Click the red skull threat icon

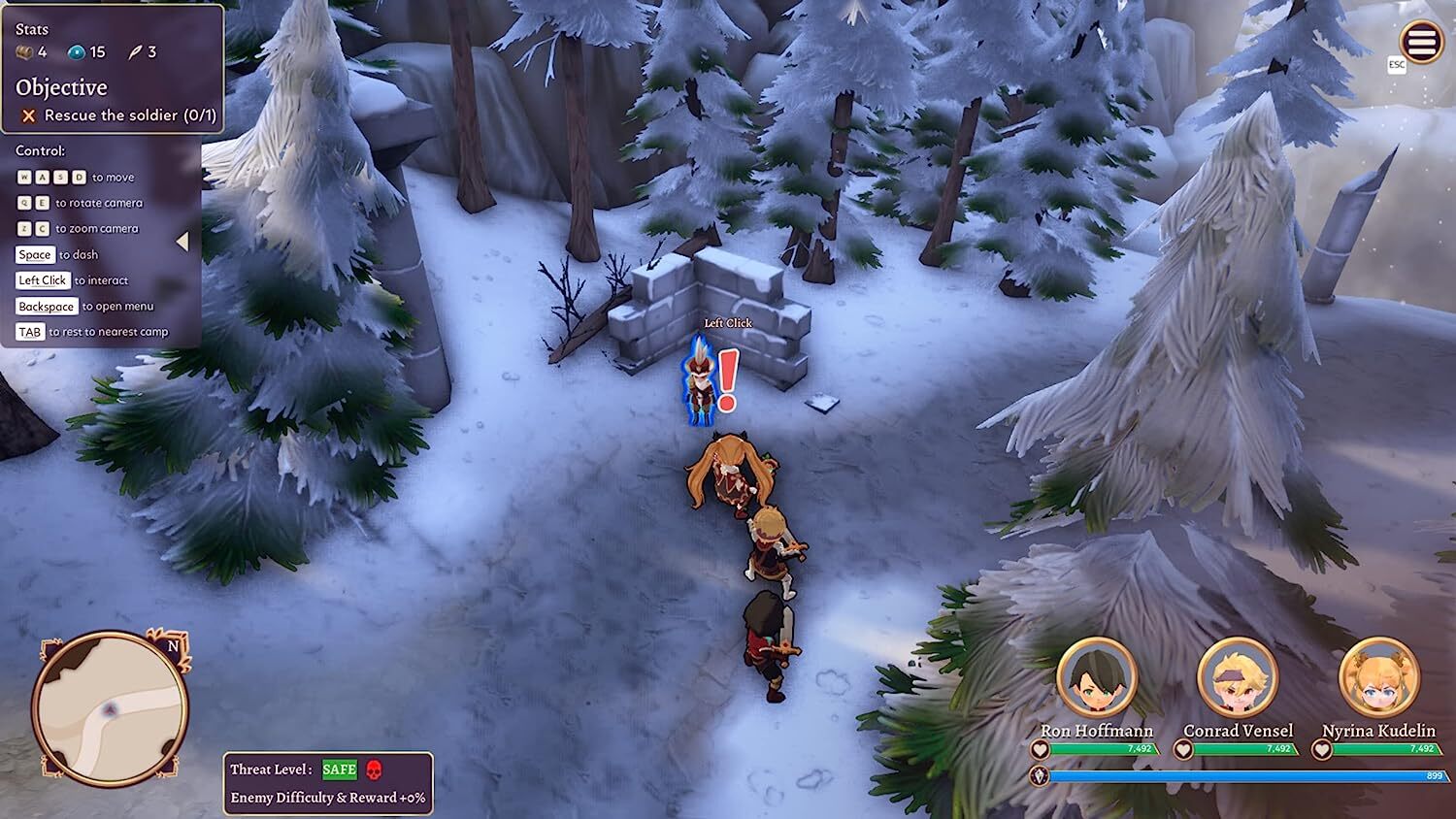(x=375, y=770)
